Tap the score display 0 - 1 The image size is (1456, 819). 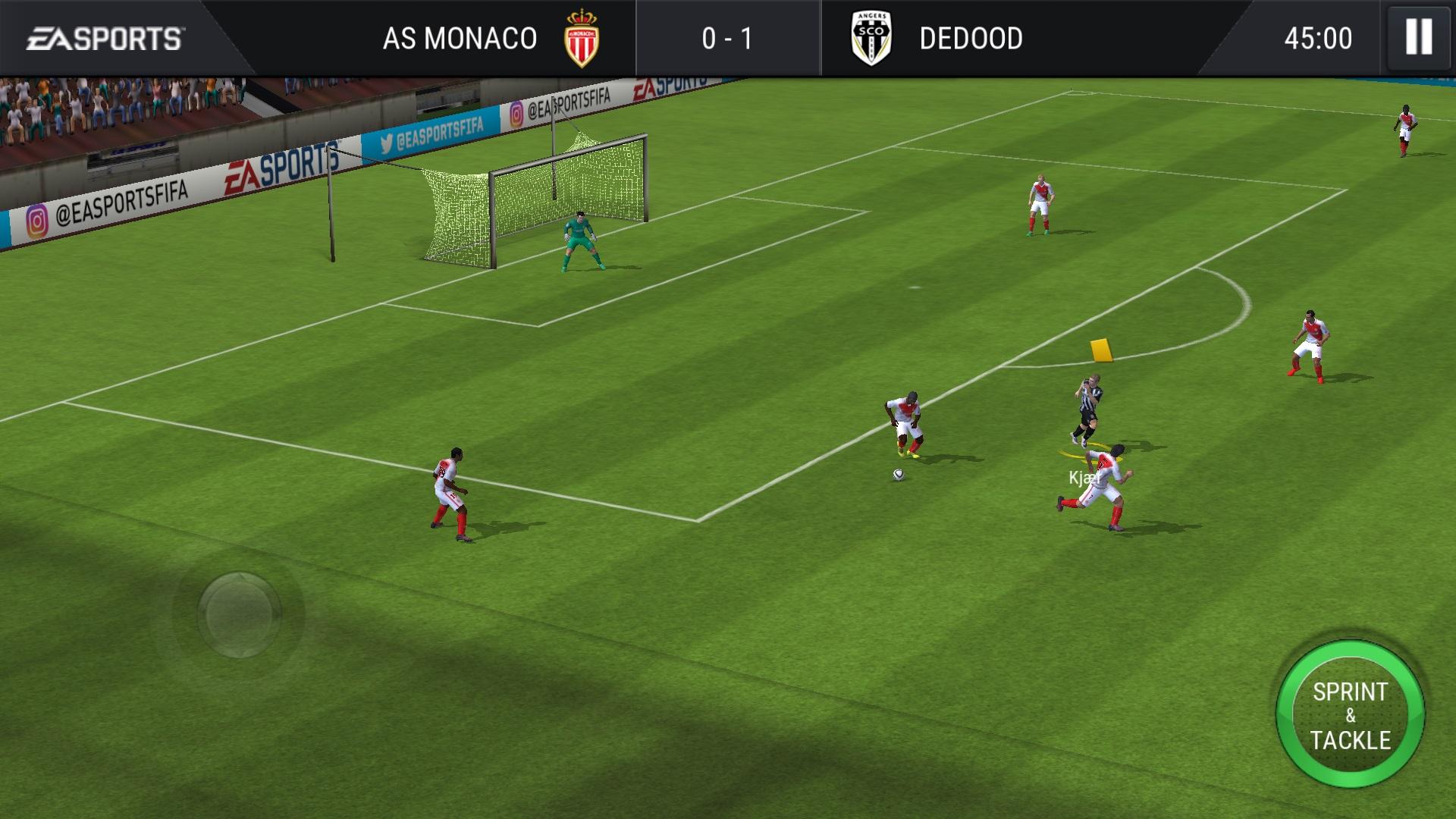pos(727,38)
